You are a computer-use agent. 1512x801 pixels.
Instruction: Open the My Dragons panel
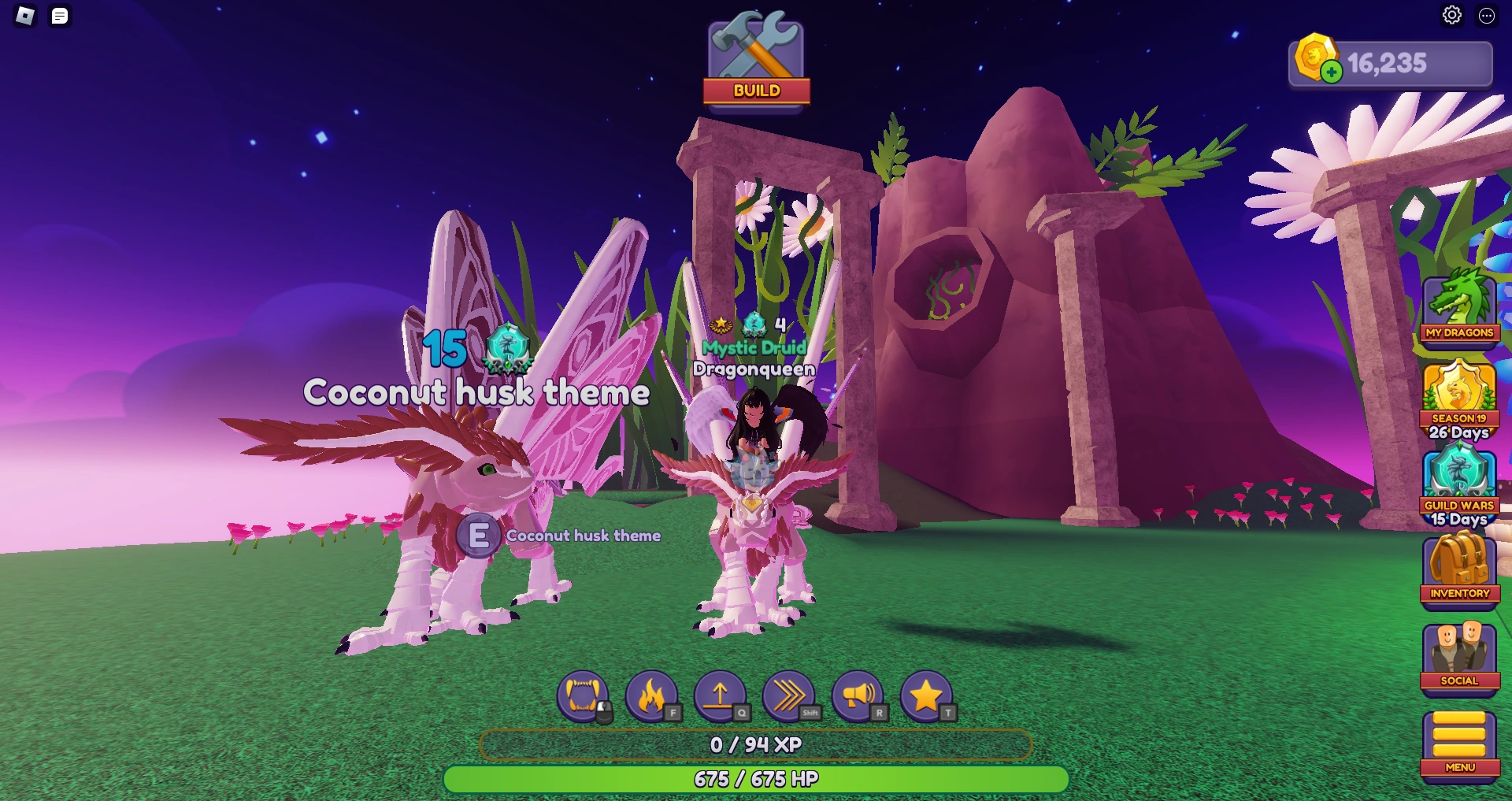coord(1461,307)
